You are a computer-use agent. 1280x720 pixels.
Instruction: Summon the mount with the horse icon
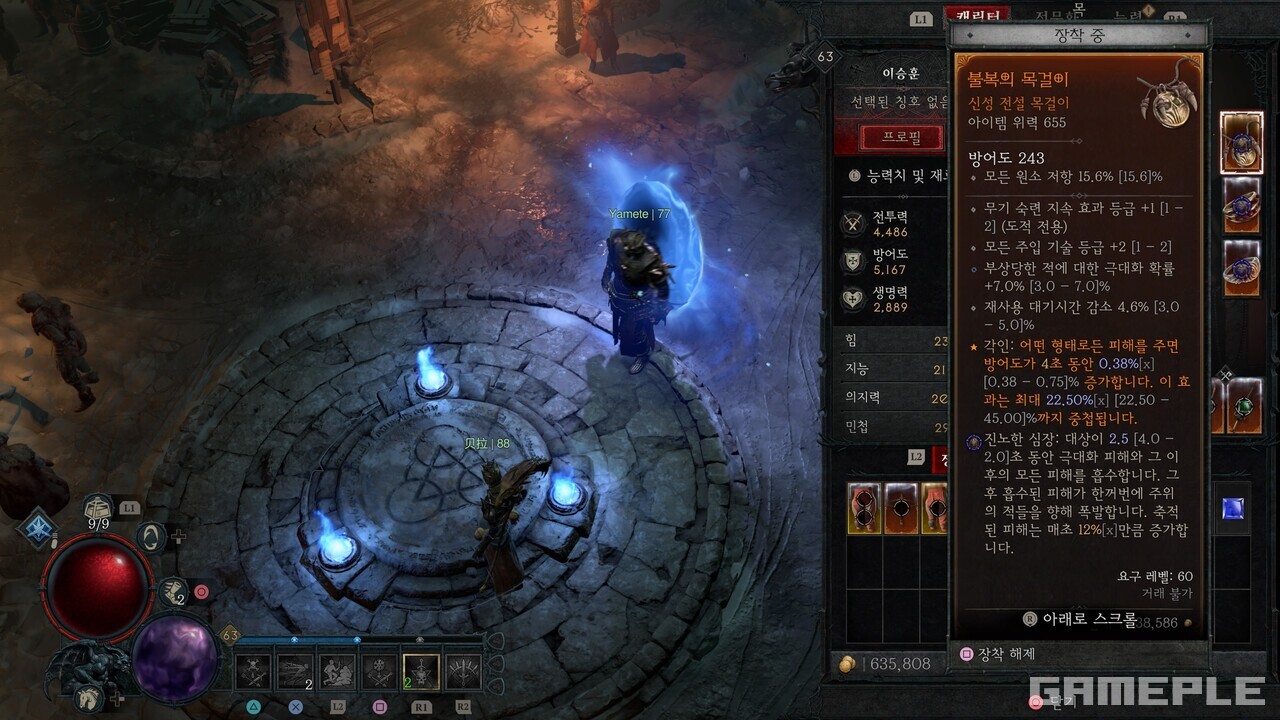(x=91, y=698)
